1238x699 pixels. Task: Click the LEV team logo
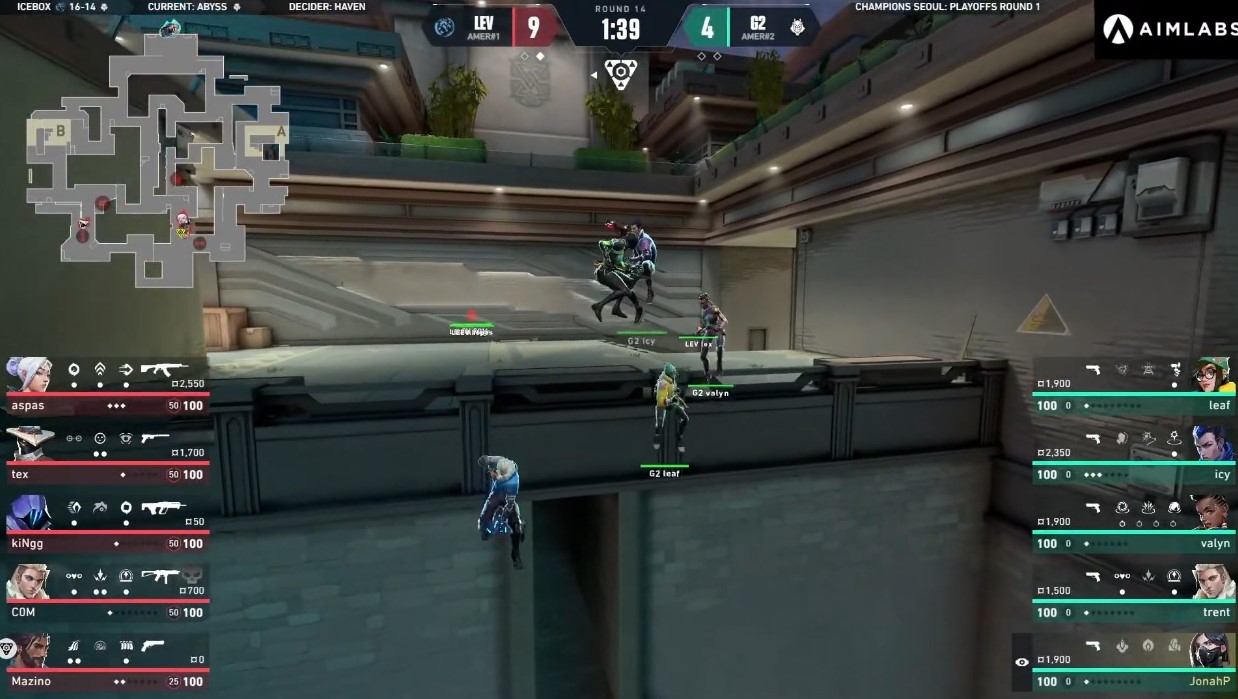[x=445, y=27]
